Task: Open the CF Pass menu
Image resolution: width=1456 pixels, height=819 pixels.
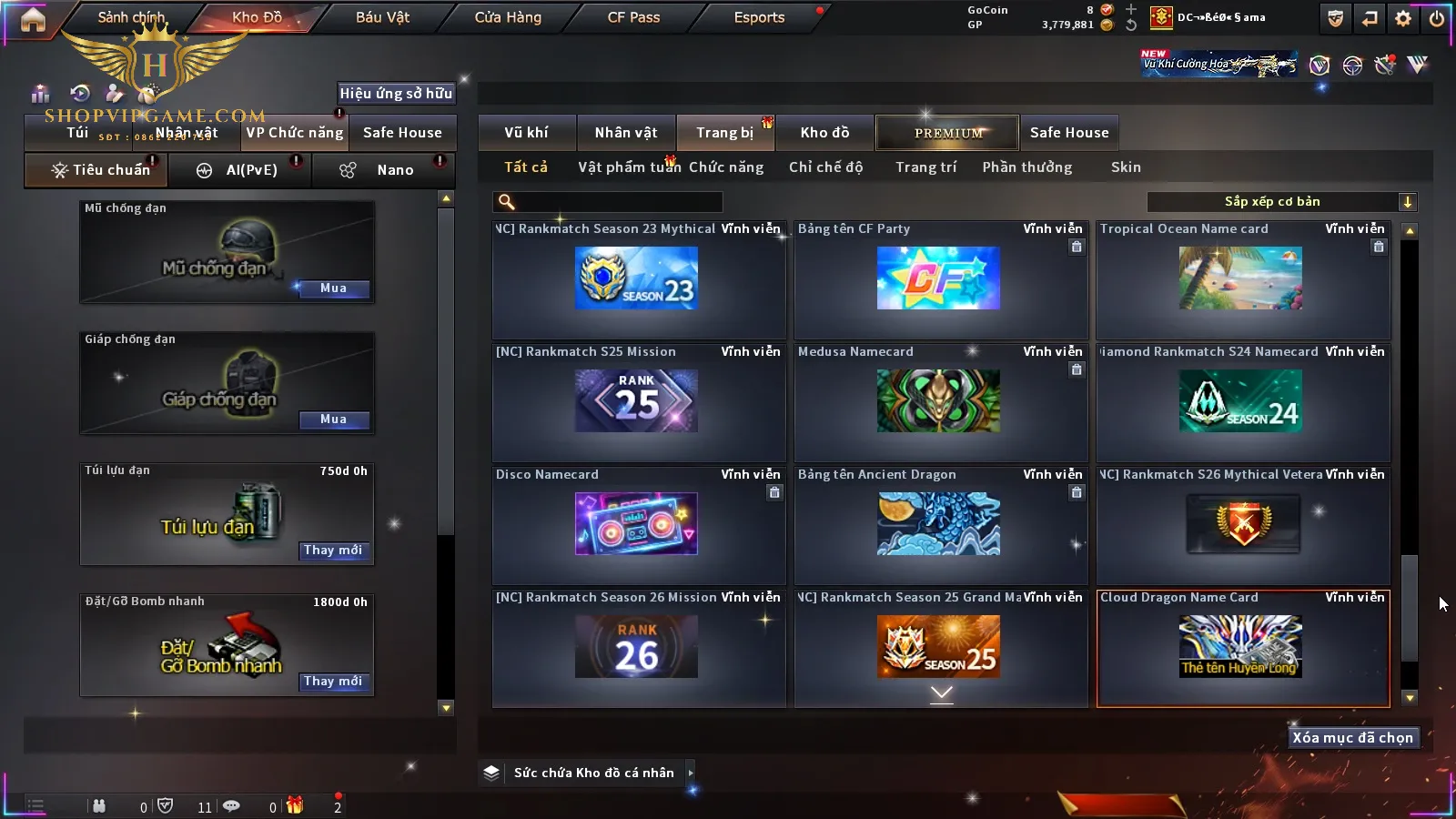Action: pyautogui.click(x=633, y=17)
